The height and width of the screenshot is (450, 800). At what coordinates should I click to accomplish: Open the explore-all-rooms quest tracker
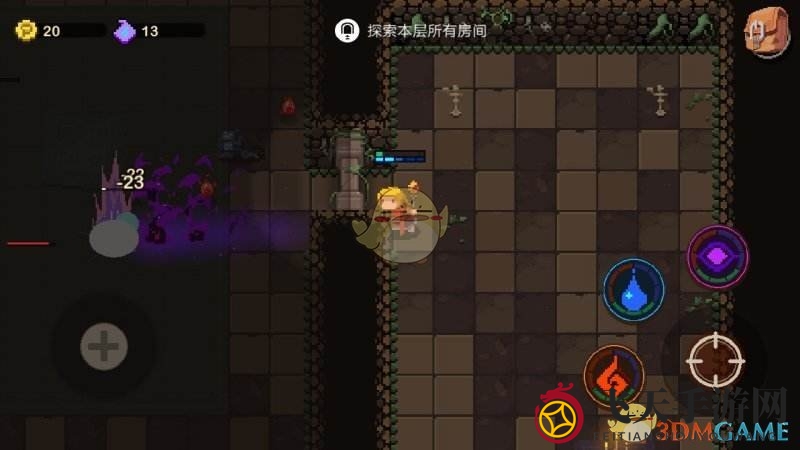(411, 30)
